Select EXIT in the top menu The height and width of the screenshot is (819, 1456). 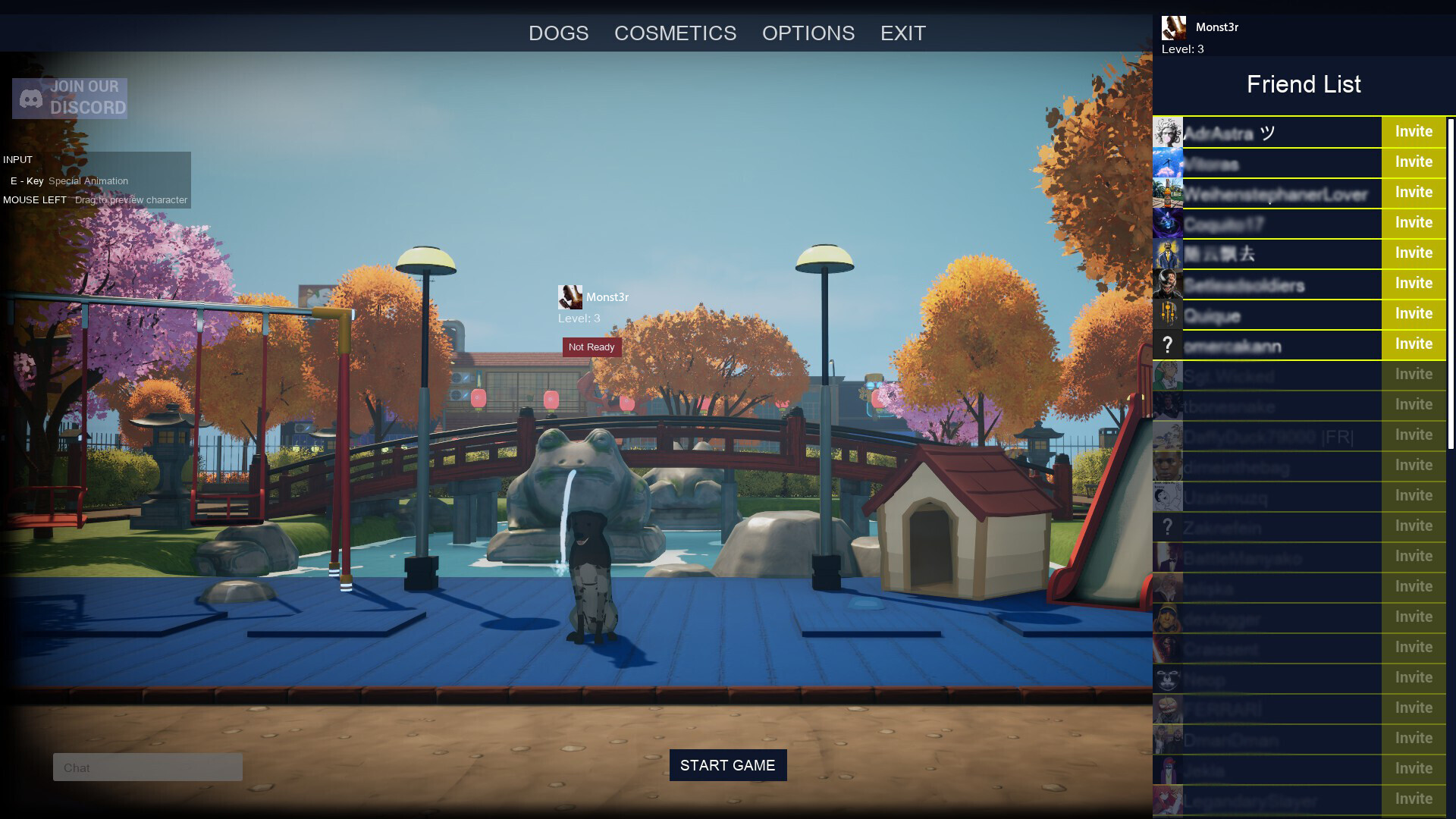(902, 33)
